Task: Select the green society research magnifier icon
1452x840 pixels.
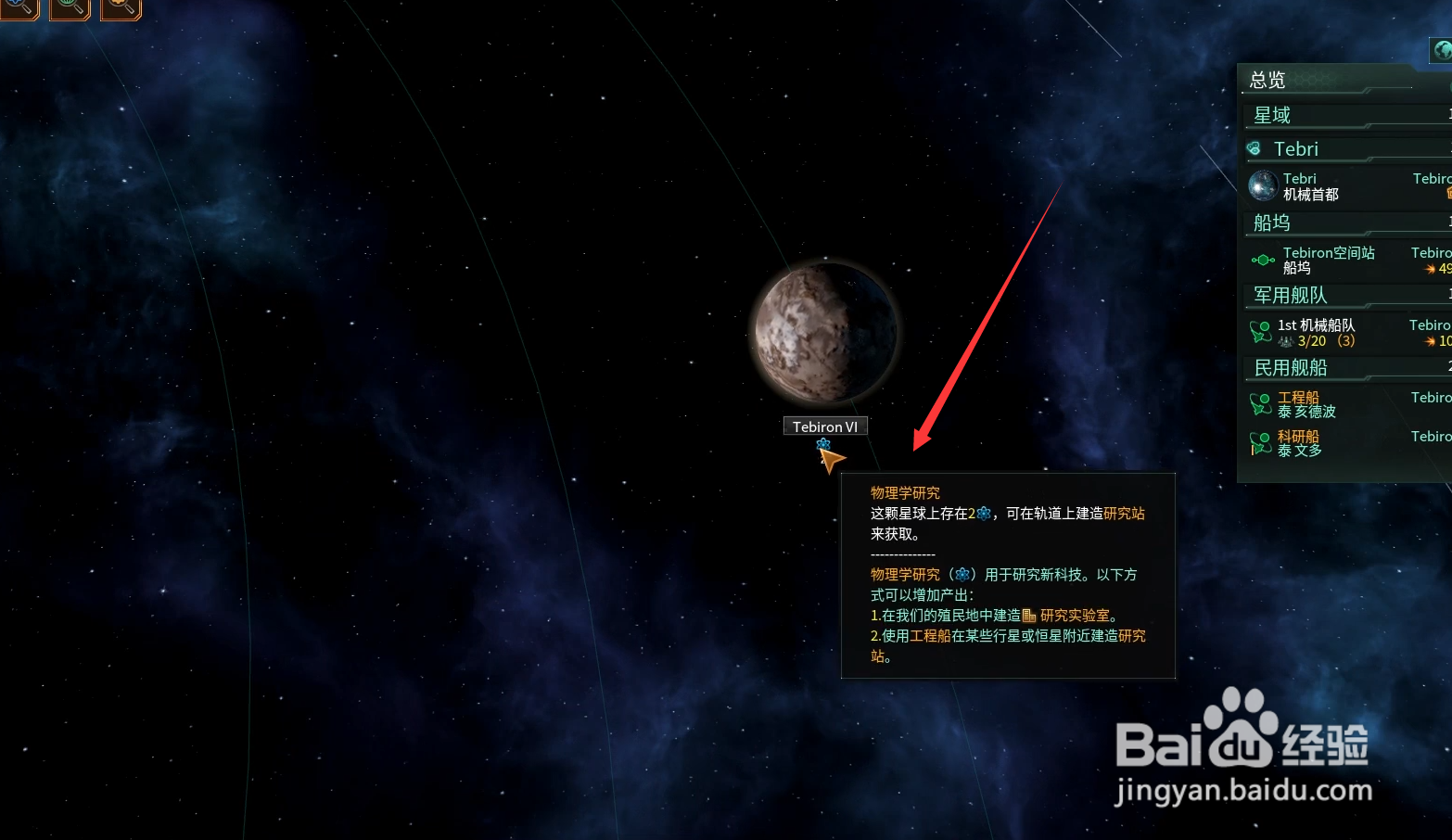Action: click(x=69, y=9)
